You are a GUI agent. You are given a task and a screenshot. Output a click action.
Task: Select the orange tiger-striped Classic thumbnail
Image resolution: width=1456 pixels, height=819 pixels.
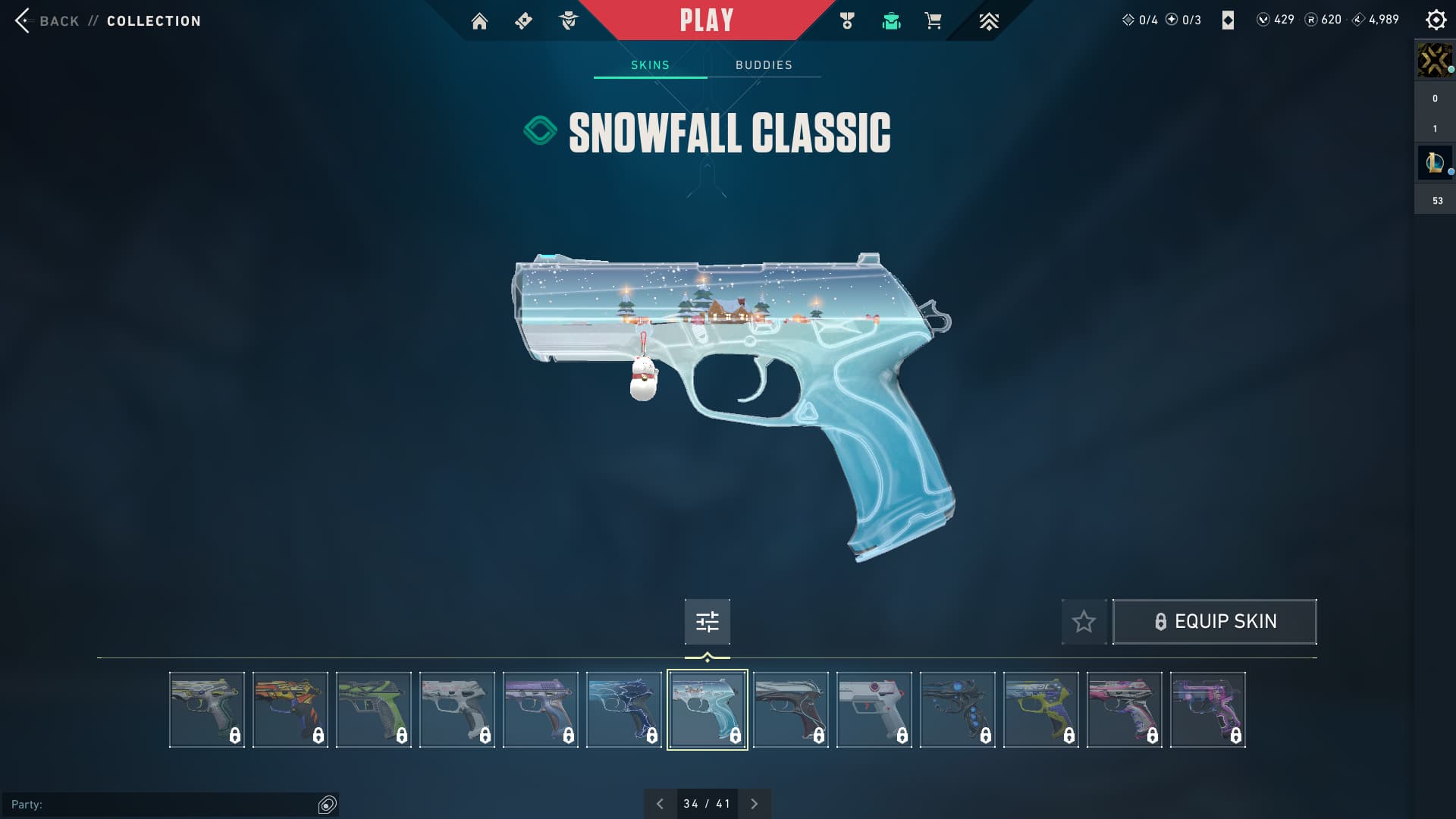coord(290,710)
